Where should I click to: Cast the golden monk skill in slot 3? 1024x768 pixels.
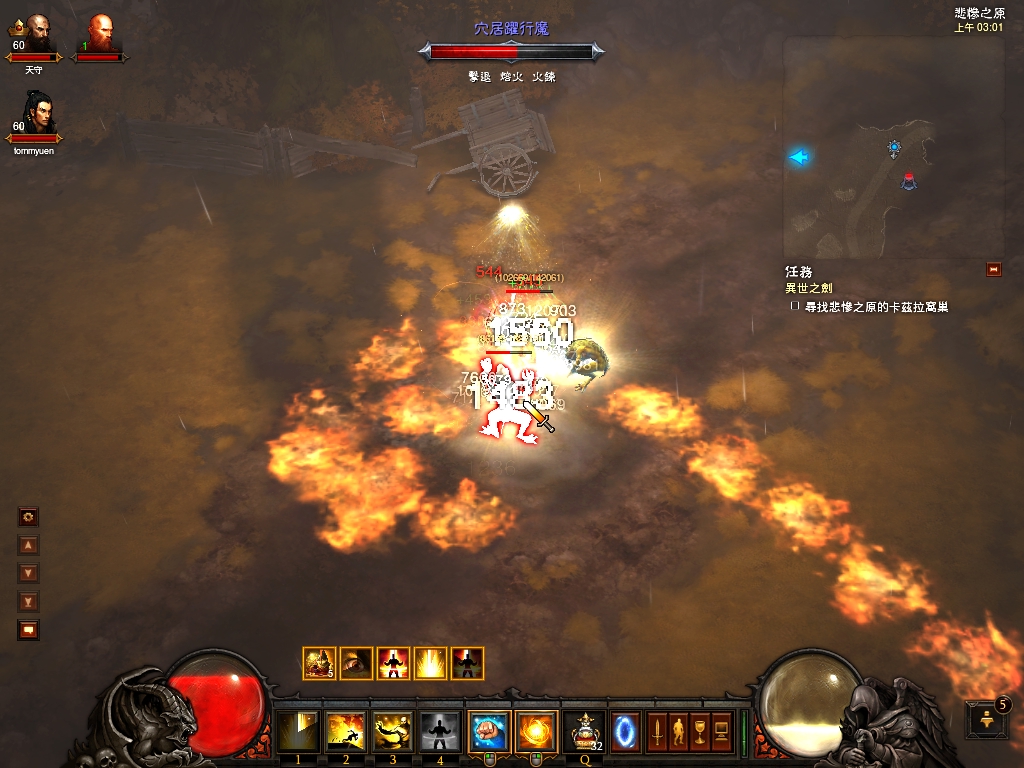coord(394,731)
